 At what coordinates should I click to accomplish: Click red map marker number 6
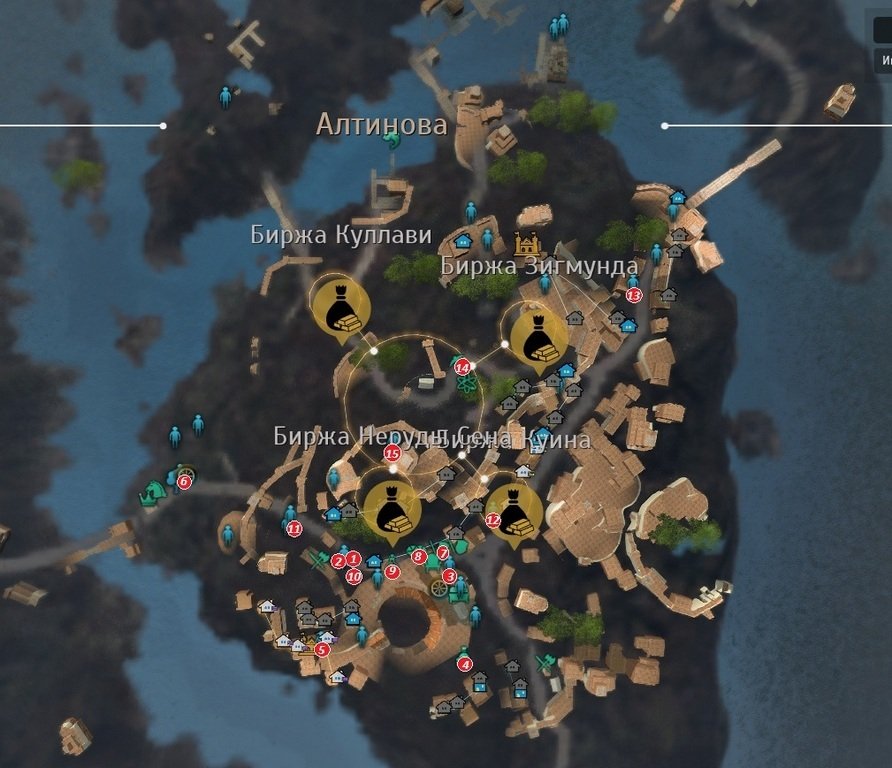tap(184, 481)
